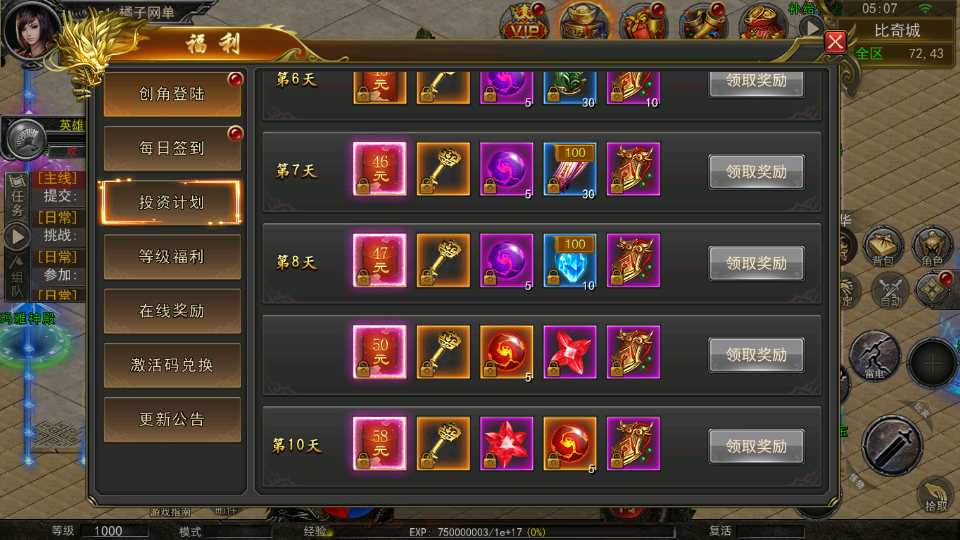Open the 角色 character sheet
The width and height of the screenshot is (960, 540).
932,247
